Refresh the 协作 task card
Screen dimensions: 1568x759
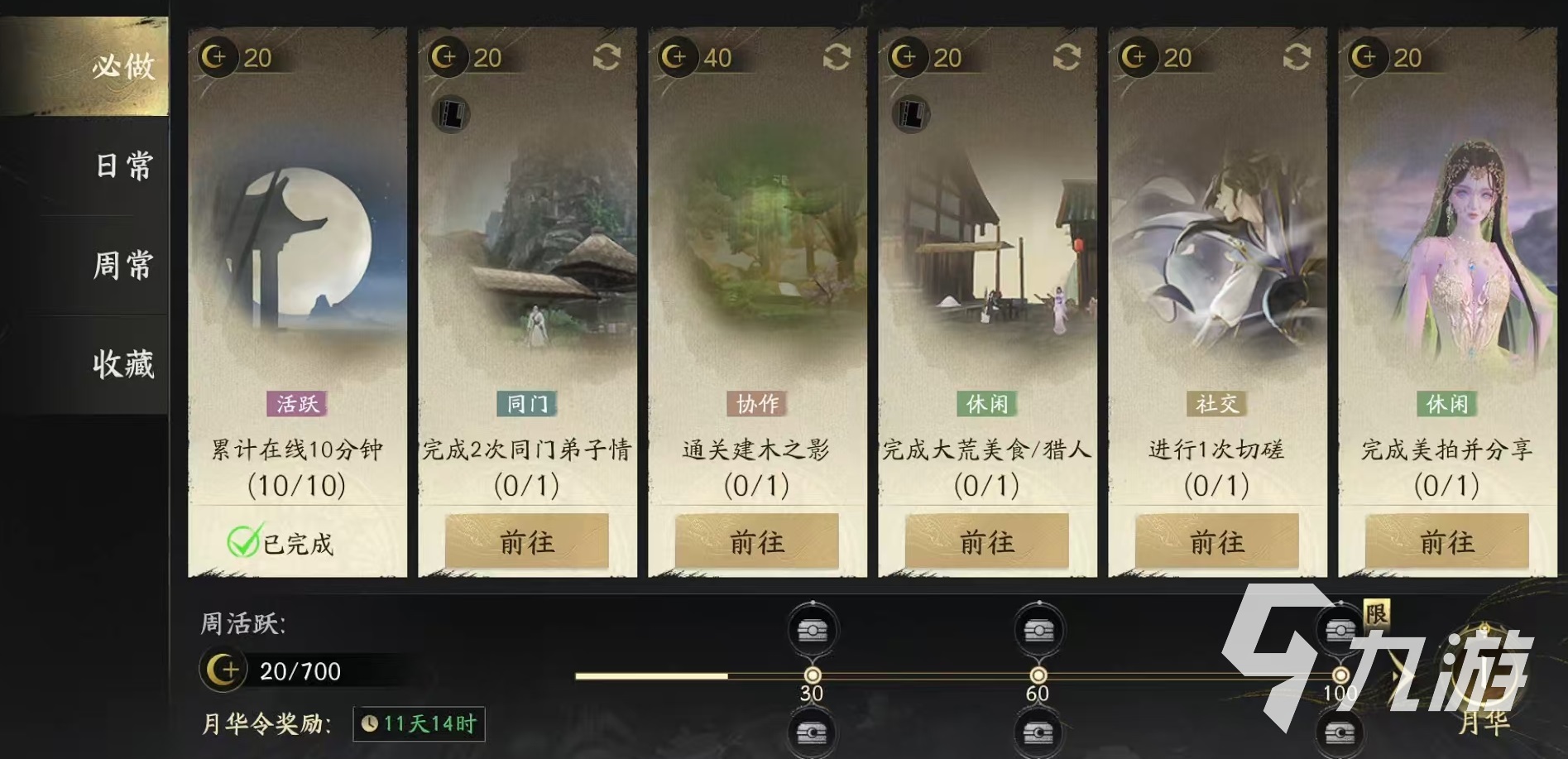837,57
